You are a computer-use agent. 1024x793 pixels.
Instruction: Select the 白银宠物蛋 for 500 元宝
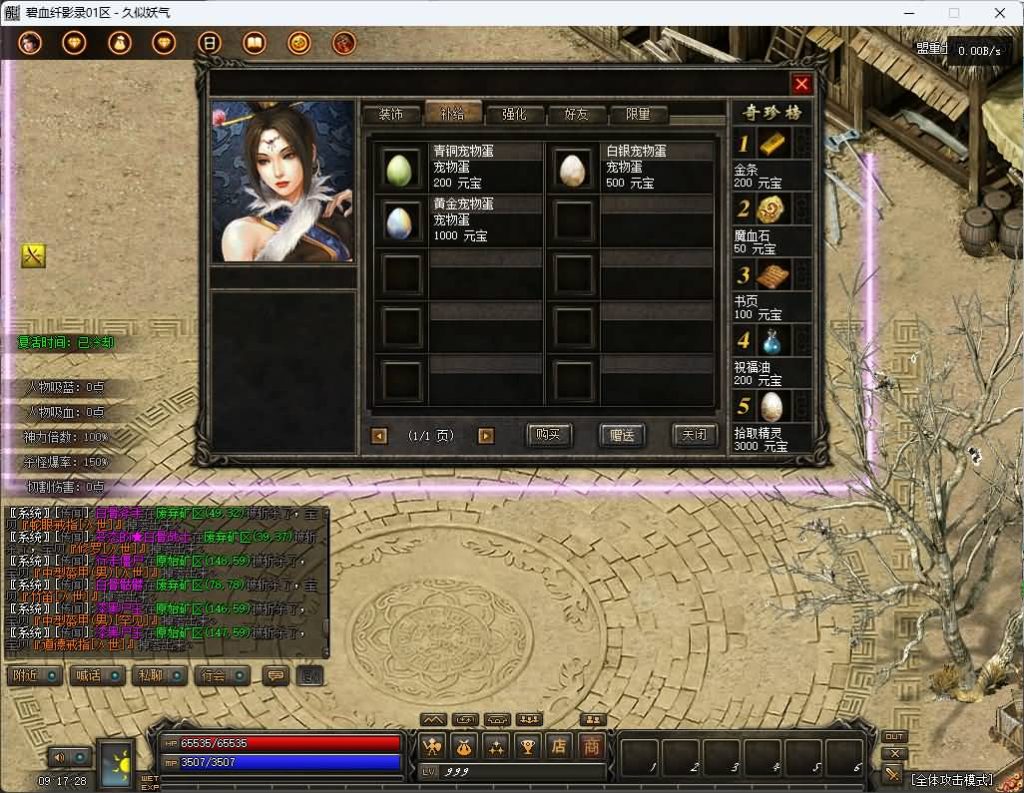point(573,168)
